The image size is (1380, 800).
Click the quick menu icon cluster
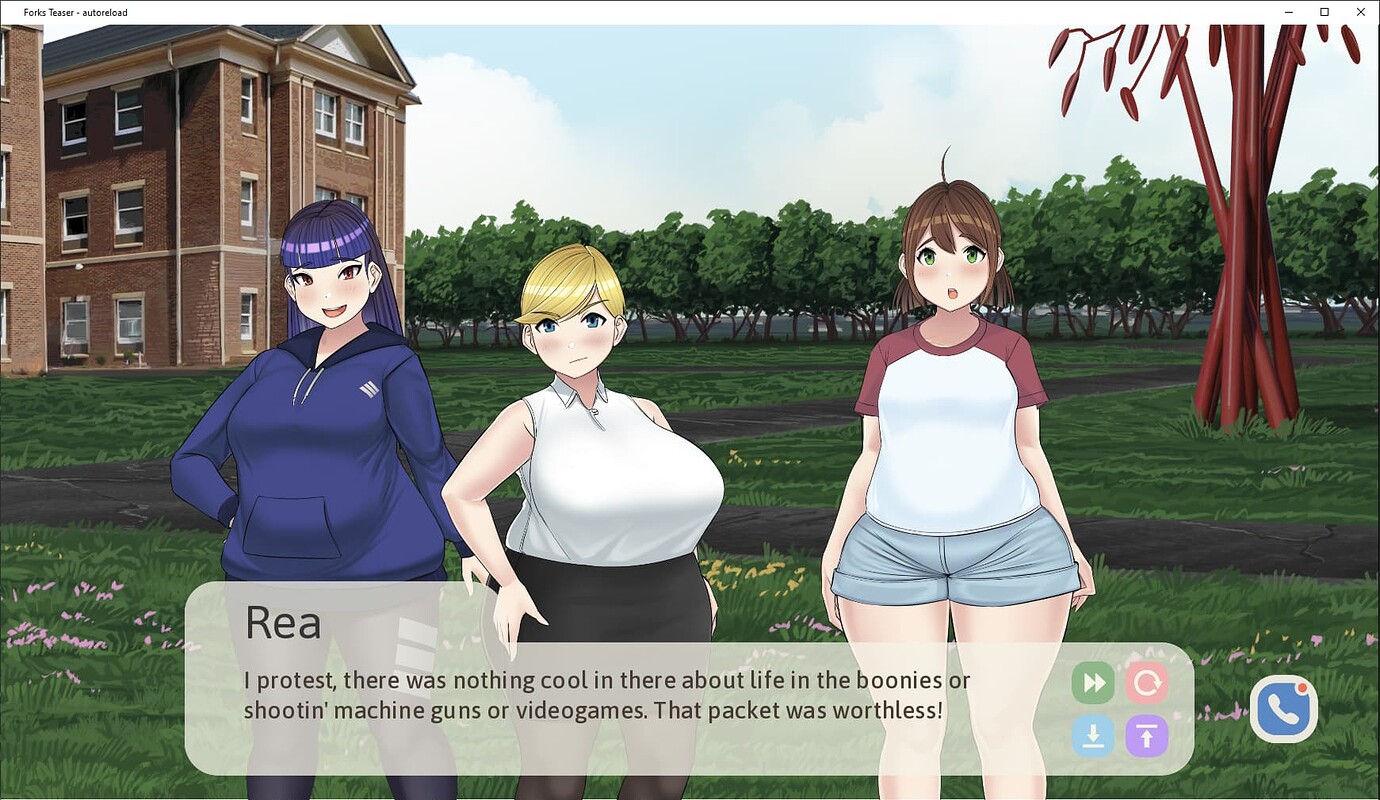pyautogui.click(x=1120, y=710)
